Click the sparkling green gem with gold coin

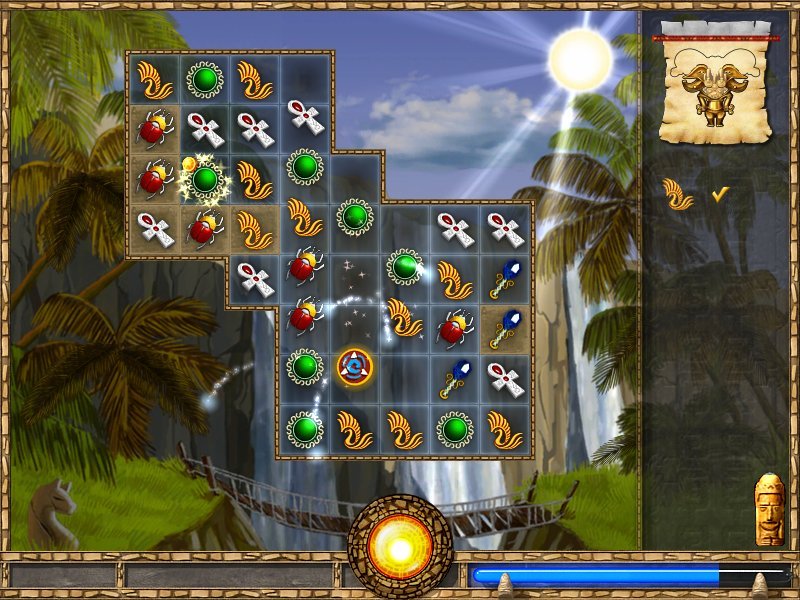[x=204, y=179]
